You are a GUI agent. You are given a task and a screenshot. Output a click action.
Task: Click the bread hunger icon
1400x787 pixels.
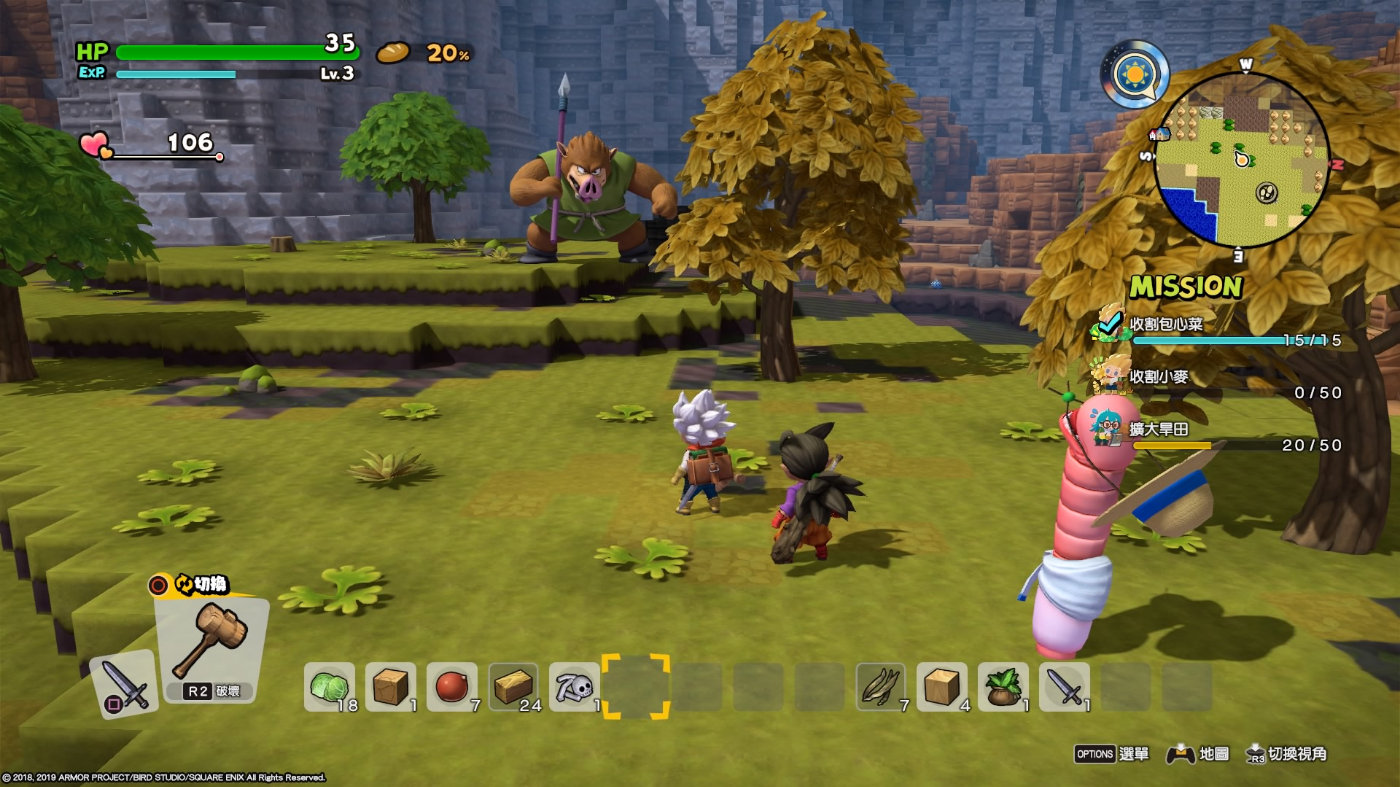coord(393,52)
